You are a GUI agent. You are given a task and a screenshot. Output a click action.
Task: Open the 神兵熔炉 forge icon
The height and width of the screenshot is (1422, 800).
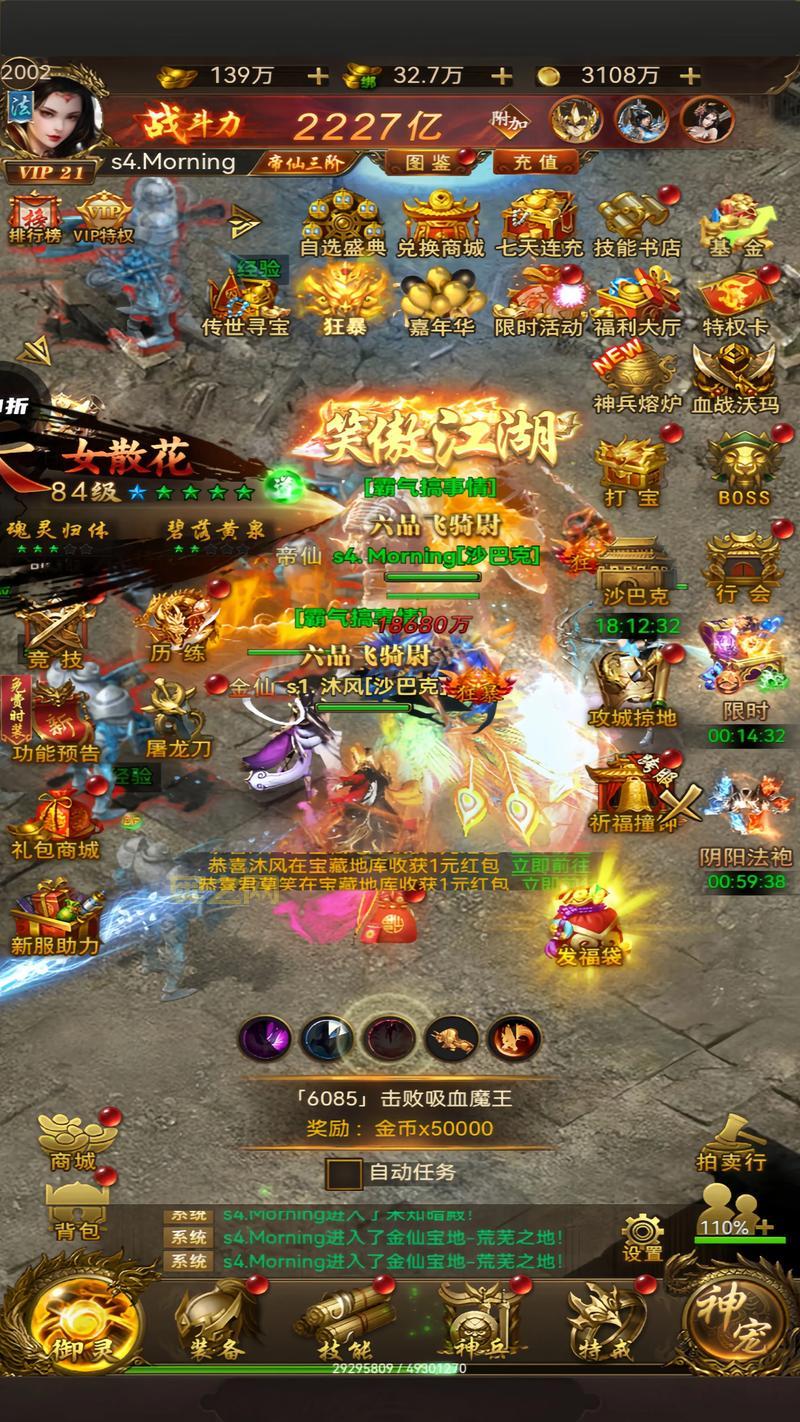tap(636, 380)
